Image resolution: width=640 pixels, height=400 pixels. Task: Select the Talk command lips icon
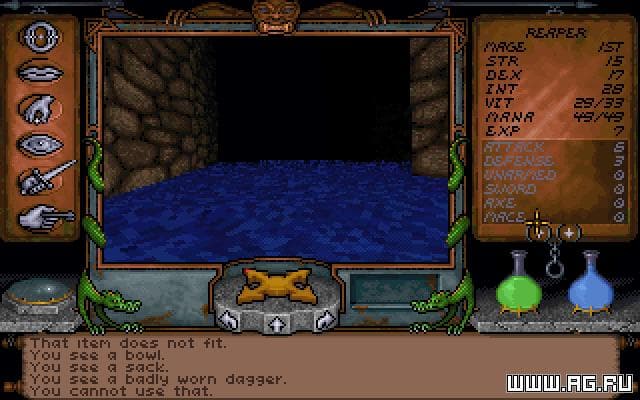click(39, 73)
